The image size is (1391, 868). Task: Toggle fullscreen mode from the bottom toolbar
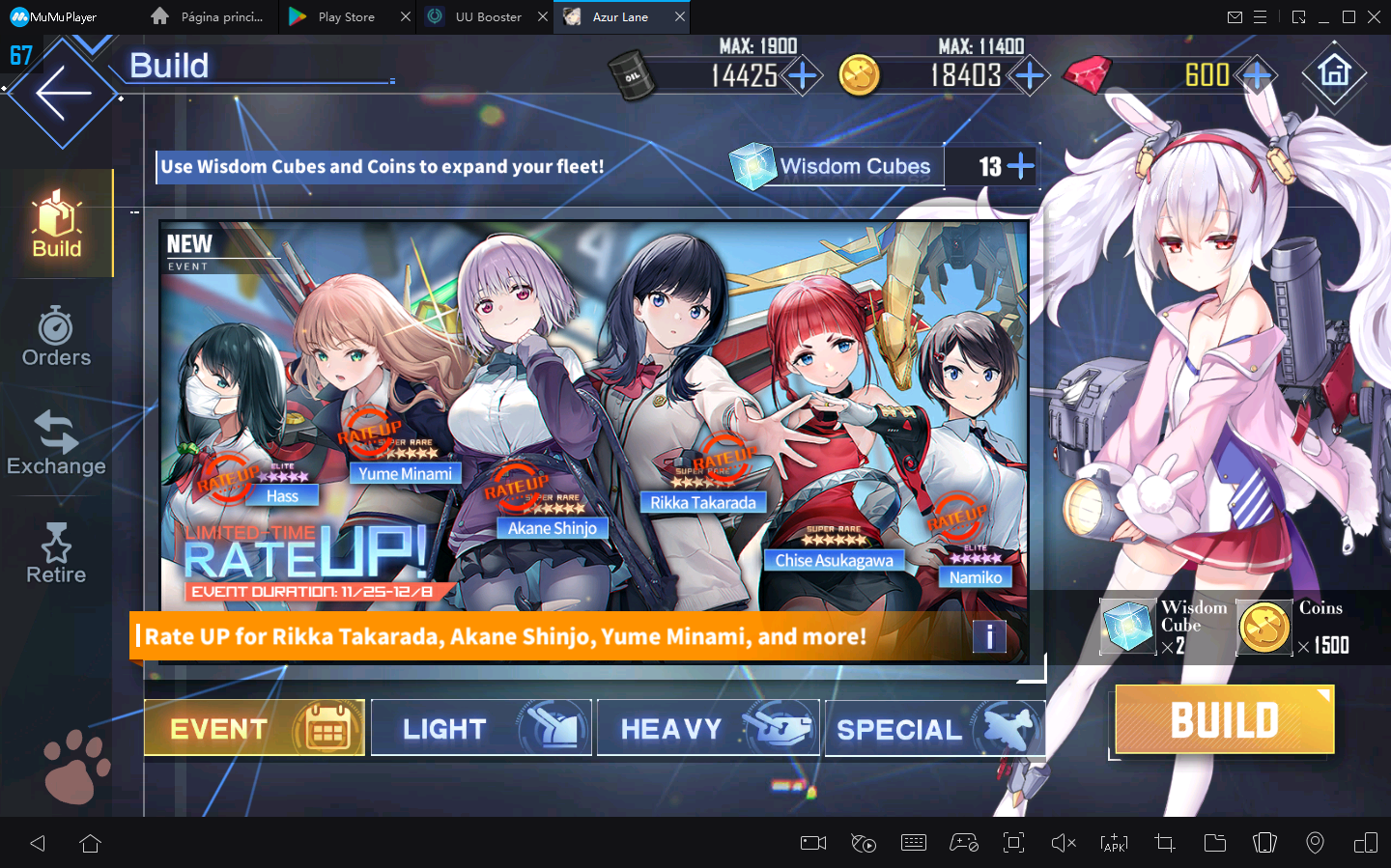1013,843
